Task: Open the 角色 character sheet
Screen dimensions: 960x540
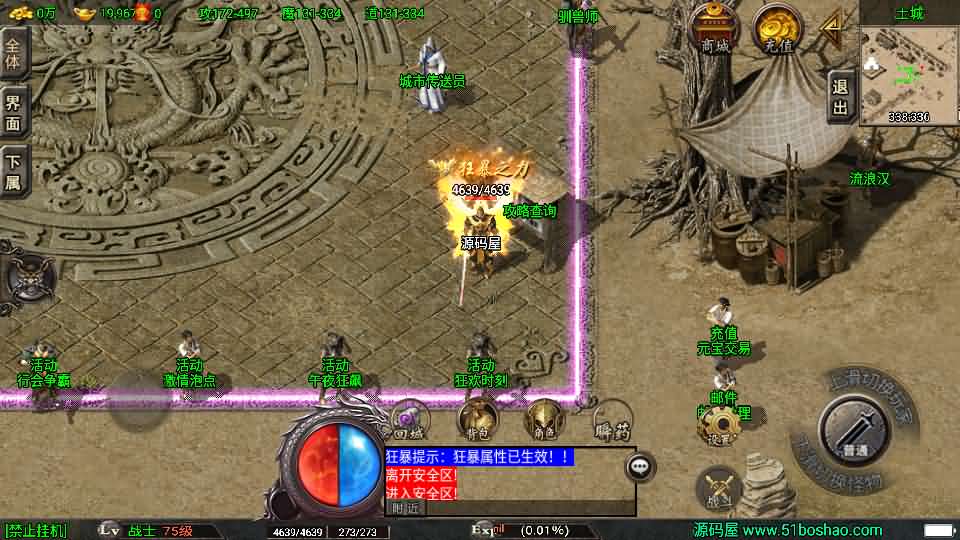Action: click(544, 419)
